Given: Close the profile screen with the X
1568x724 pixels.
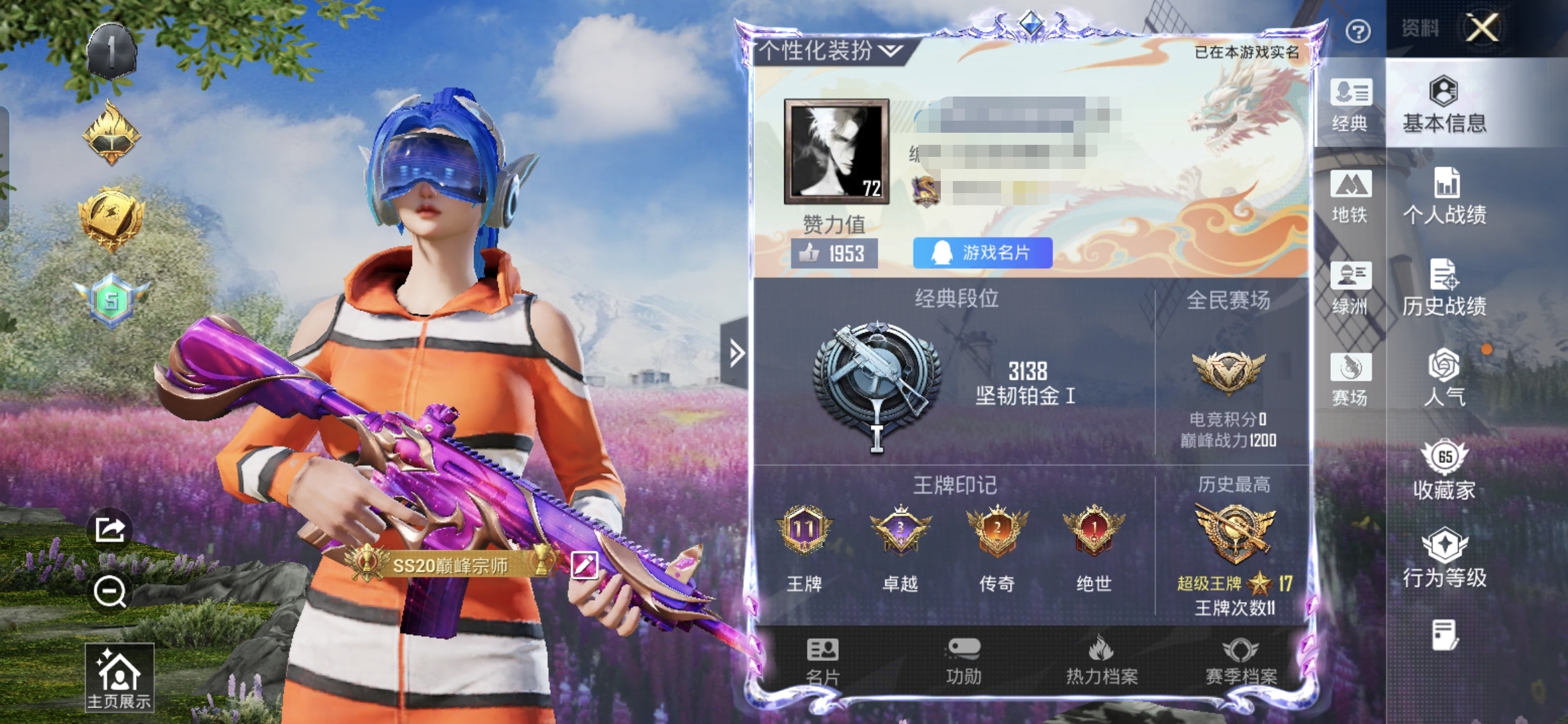Looking at the screenshot, I should 1482,28.
